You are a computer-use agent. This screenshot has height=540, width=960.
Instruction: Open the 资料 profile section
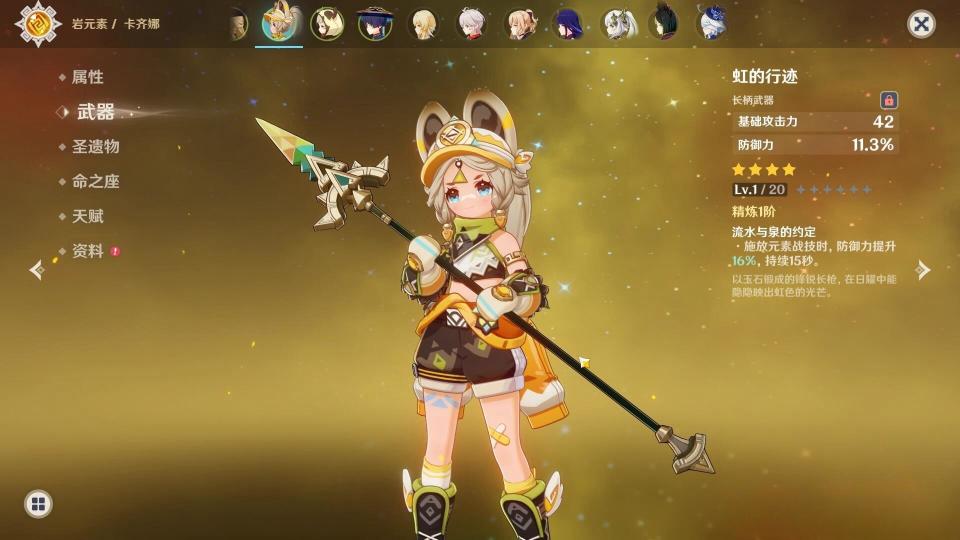tap(88, 251)
